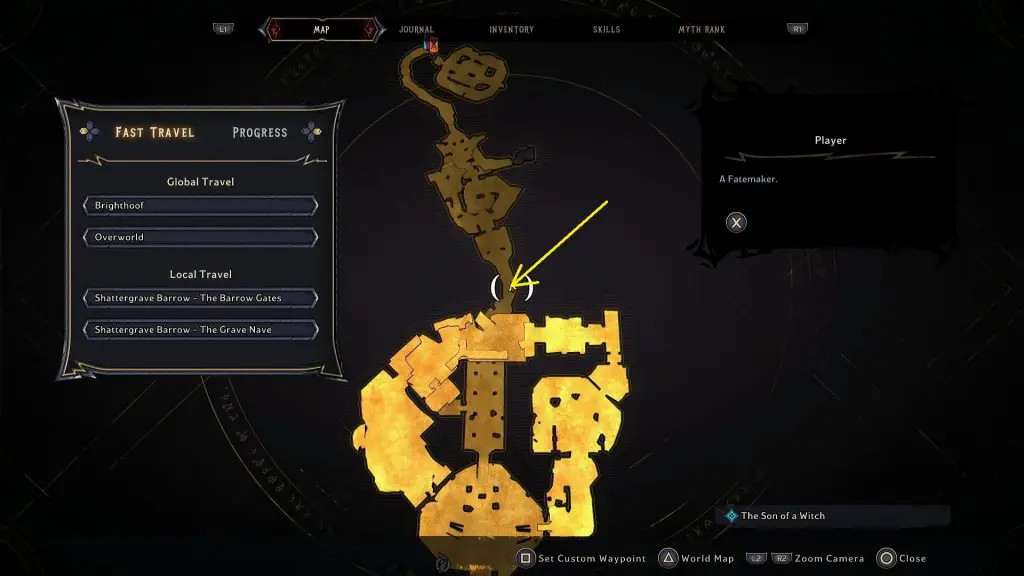This screenshot has height=576, width=1024.
Task: Open the Inventory tab
Action: click(x=511, y=30)
